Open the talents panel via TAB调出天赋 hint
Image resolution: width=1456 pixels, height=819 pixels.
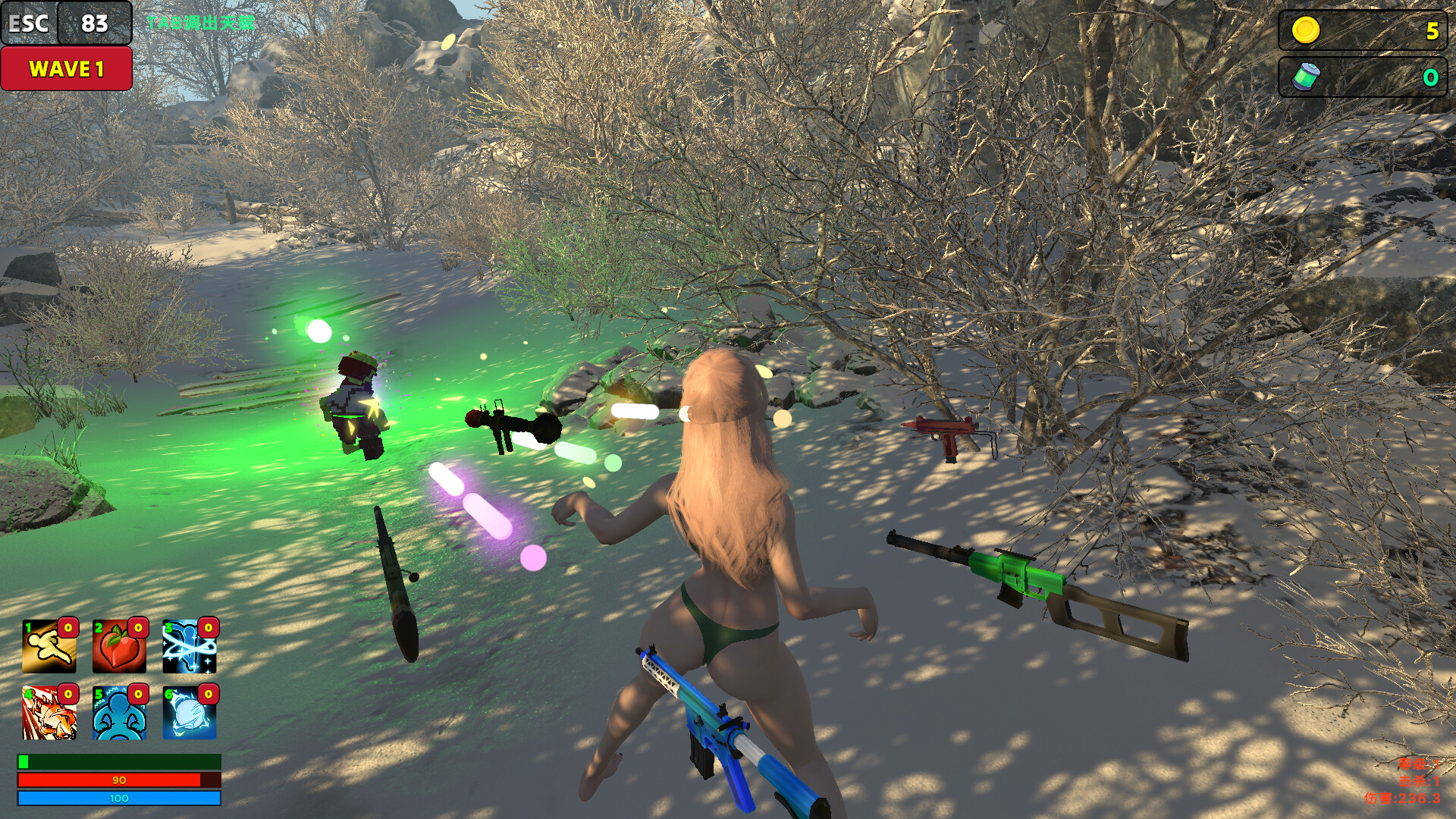tap(201, 23)
